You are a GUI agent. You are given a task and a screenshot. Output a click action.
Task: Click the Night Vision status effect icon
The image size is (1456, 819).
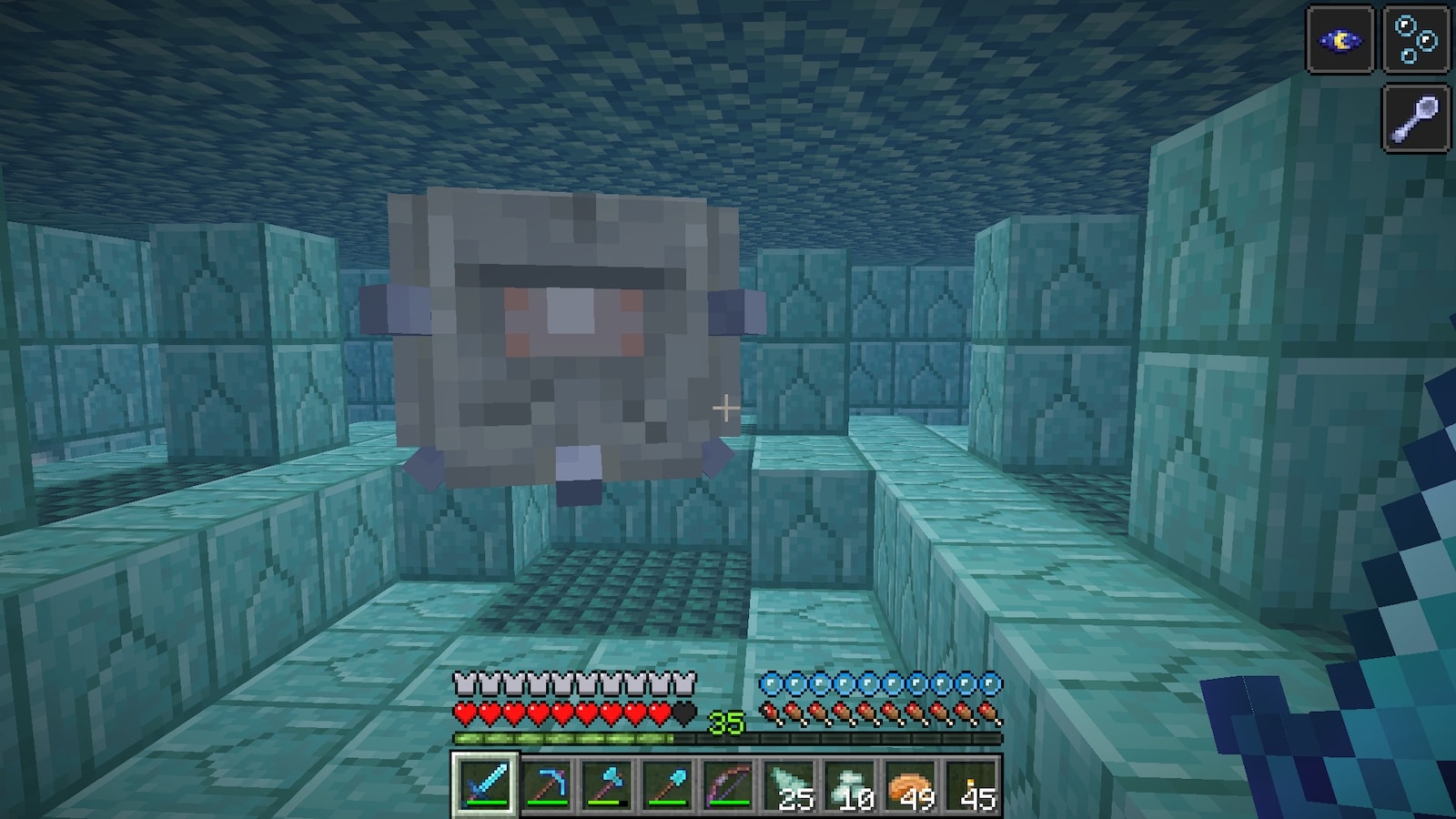(x=1340, y=40)
